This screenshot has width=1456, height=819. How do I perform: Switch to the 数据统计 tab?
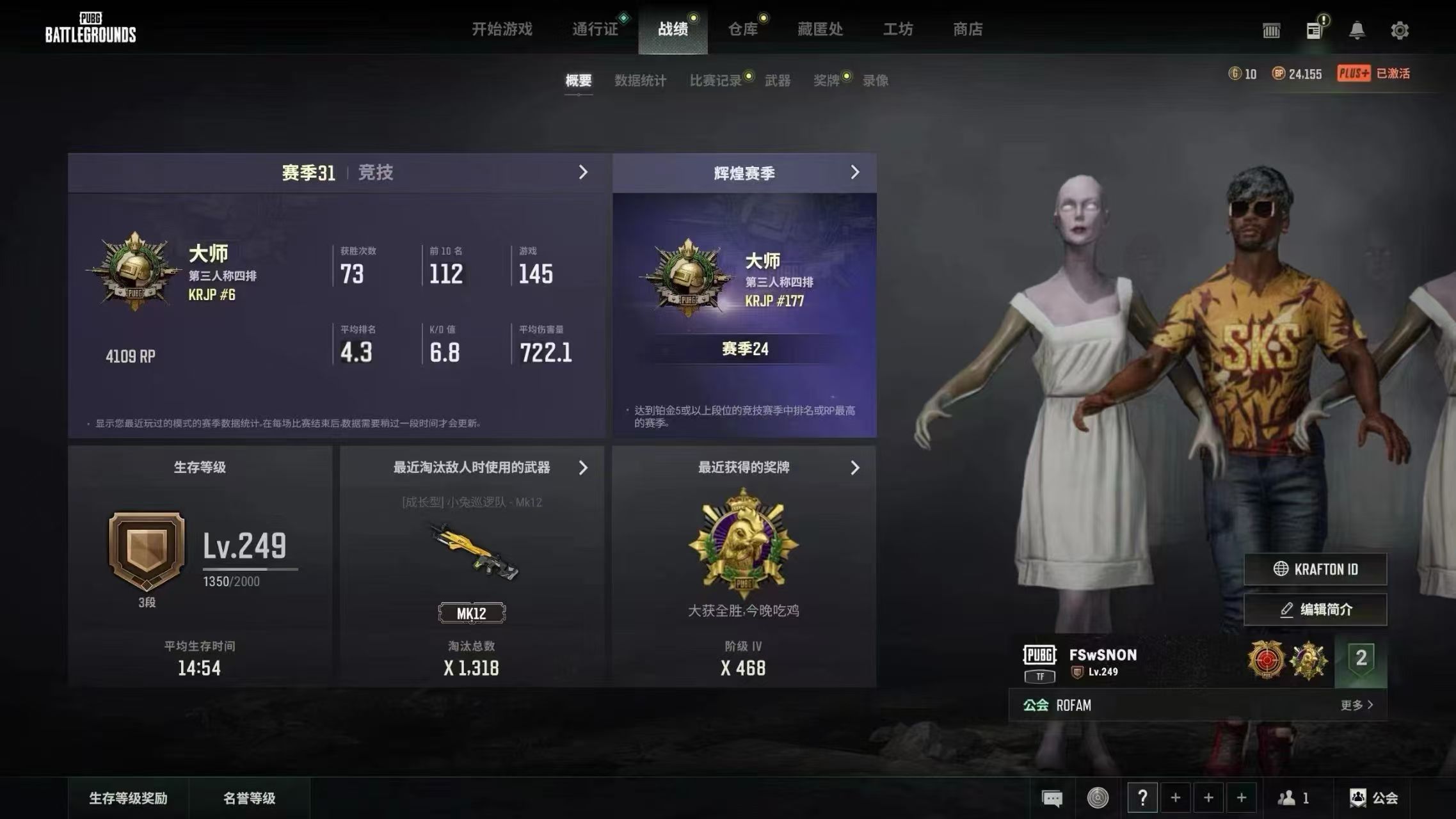[x=641, y=81]
